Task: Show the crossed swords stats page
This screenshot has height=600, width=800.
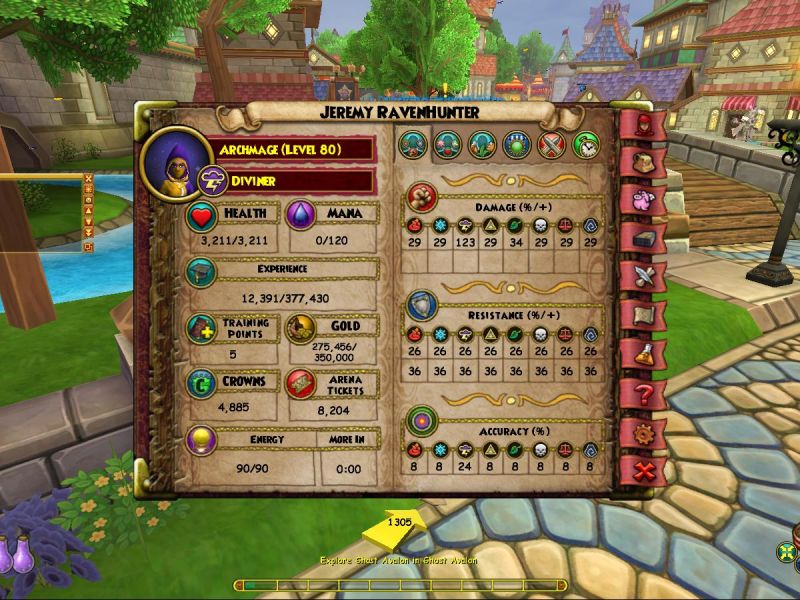Action: coord(552,145)
